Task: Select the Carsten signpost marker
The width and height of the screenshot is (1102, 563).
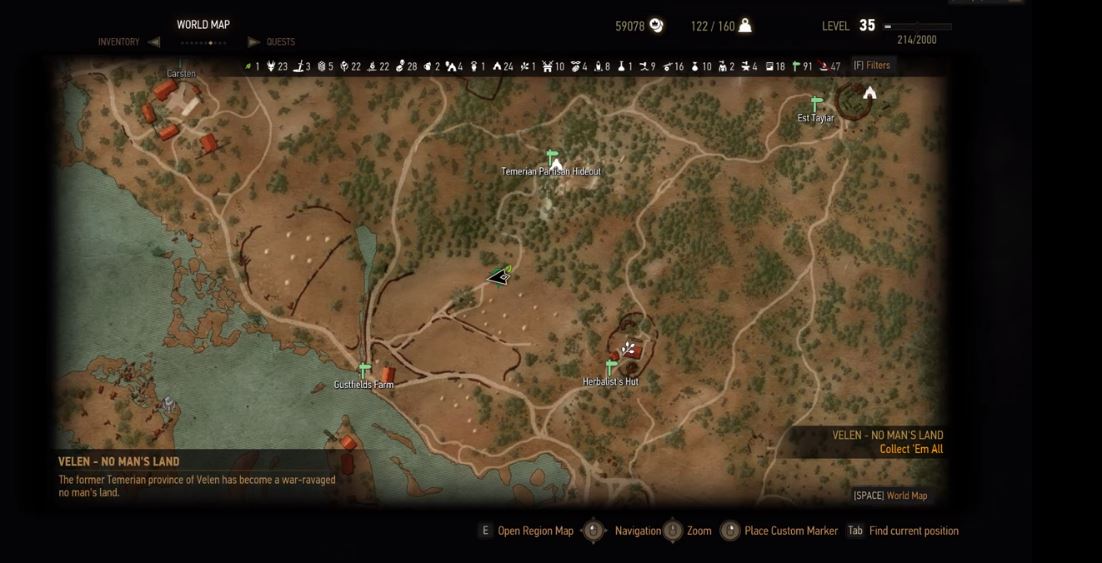Action: tap(181, 64)
